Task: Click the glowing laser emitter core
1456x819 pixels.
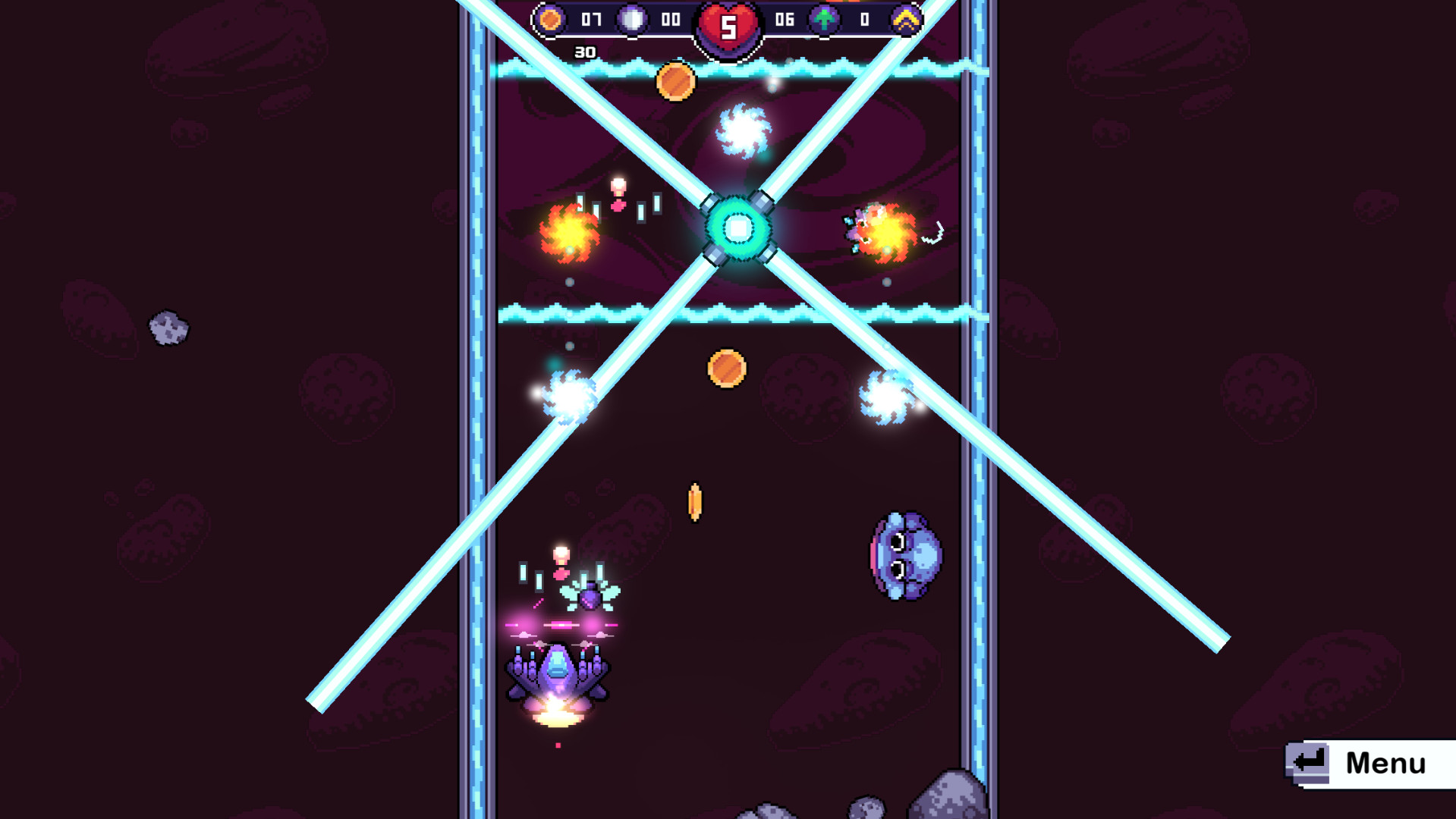Action: 737,227
